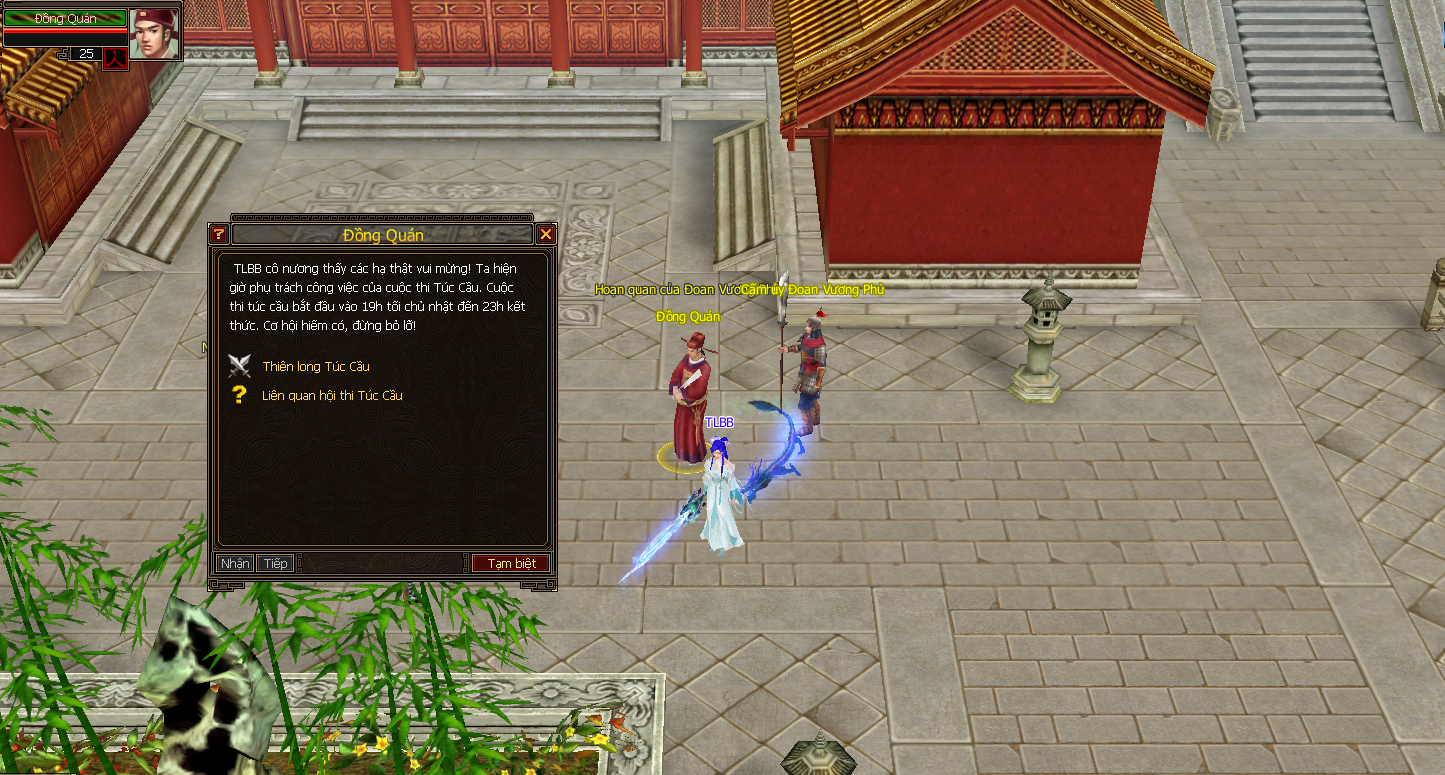The height and width of the screenshot is (775, 1445).
Task: Open help for the Đồng Quán dialogue
Action: point(218,235)
